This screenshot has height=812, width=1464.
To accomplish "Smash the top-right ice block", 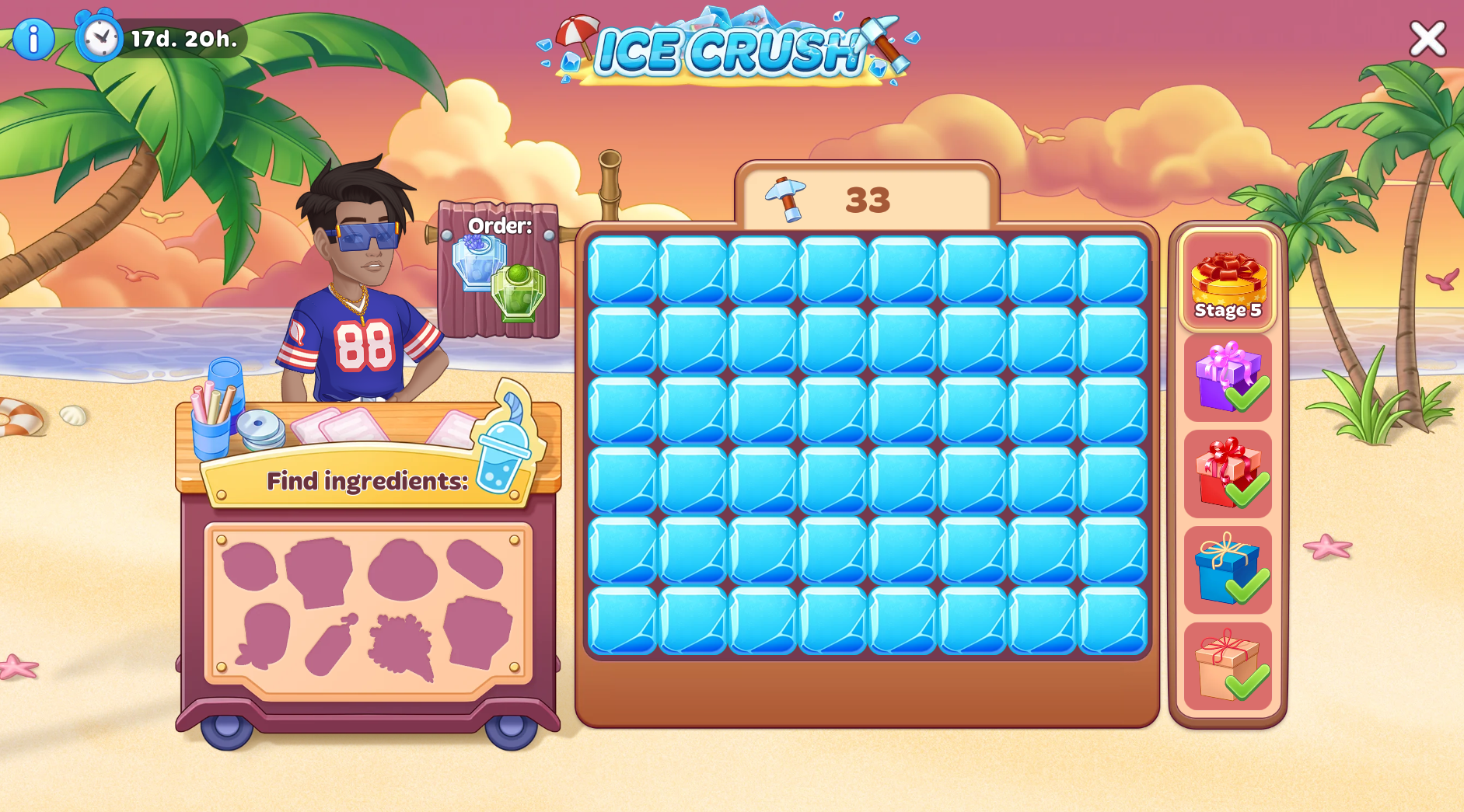I will [x=1113, y=270].
